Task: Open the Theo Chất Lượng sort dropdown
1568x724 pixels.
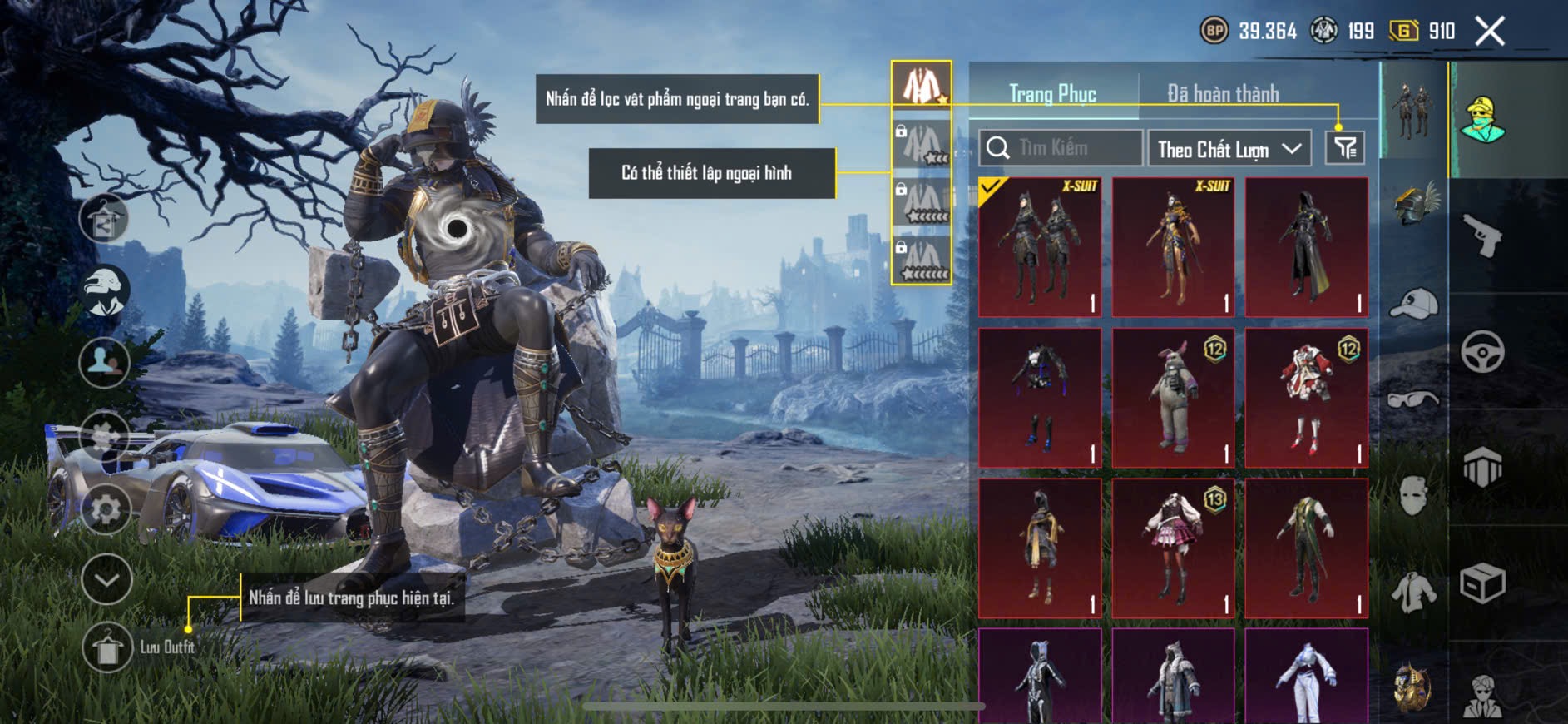Action: coord(1229,149)
